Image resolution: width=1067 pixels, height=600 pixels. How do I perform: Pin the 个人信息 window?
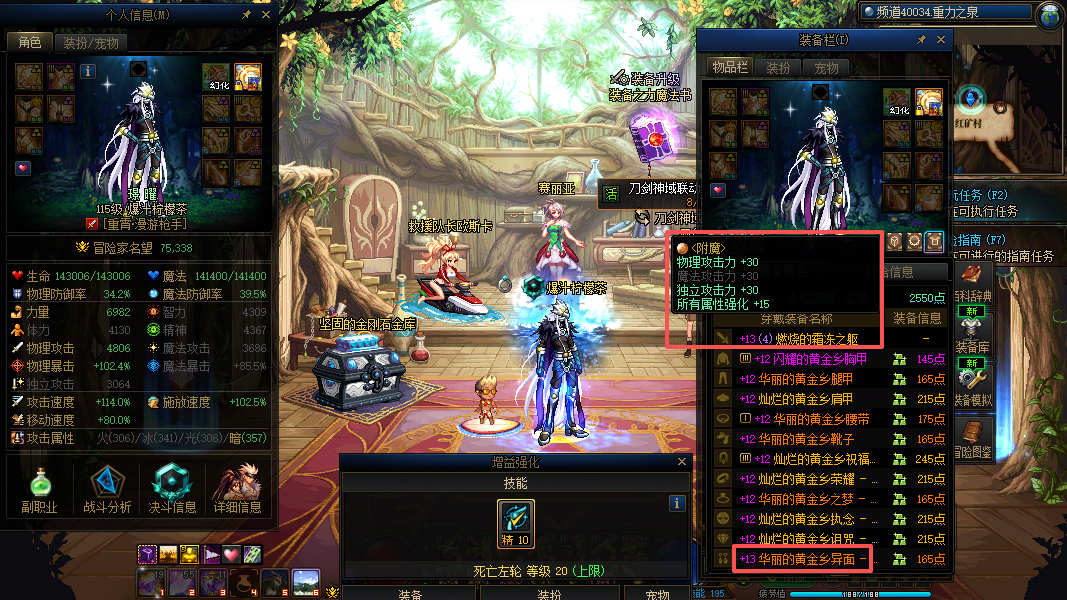coord(246,15)
